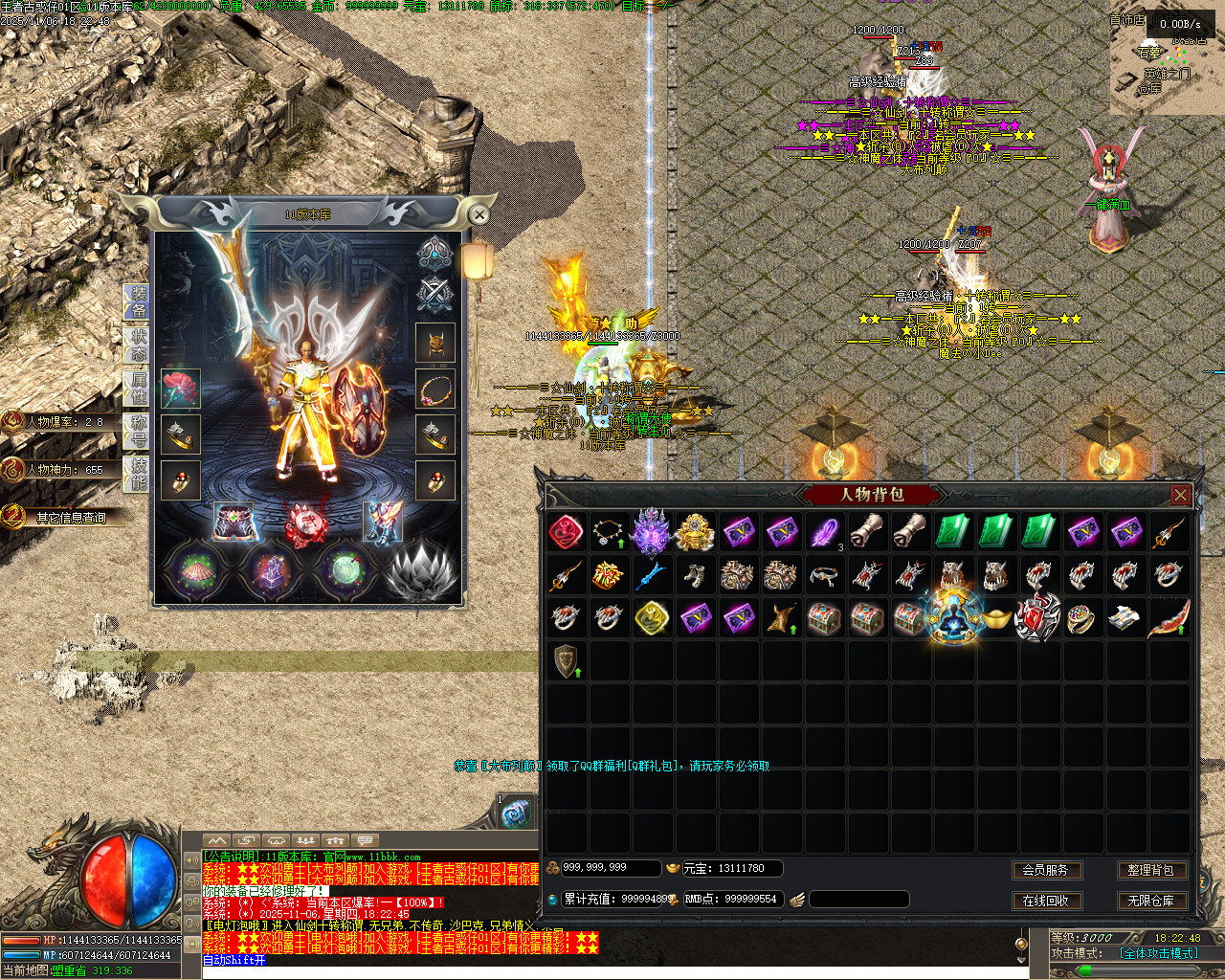Focus the chat input box

coord(612,961)
